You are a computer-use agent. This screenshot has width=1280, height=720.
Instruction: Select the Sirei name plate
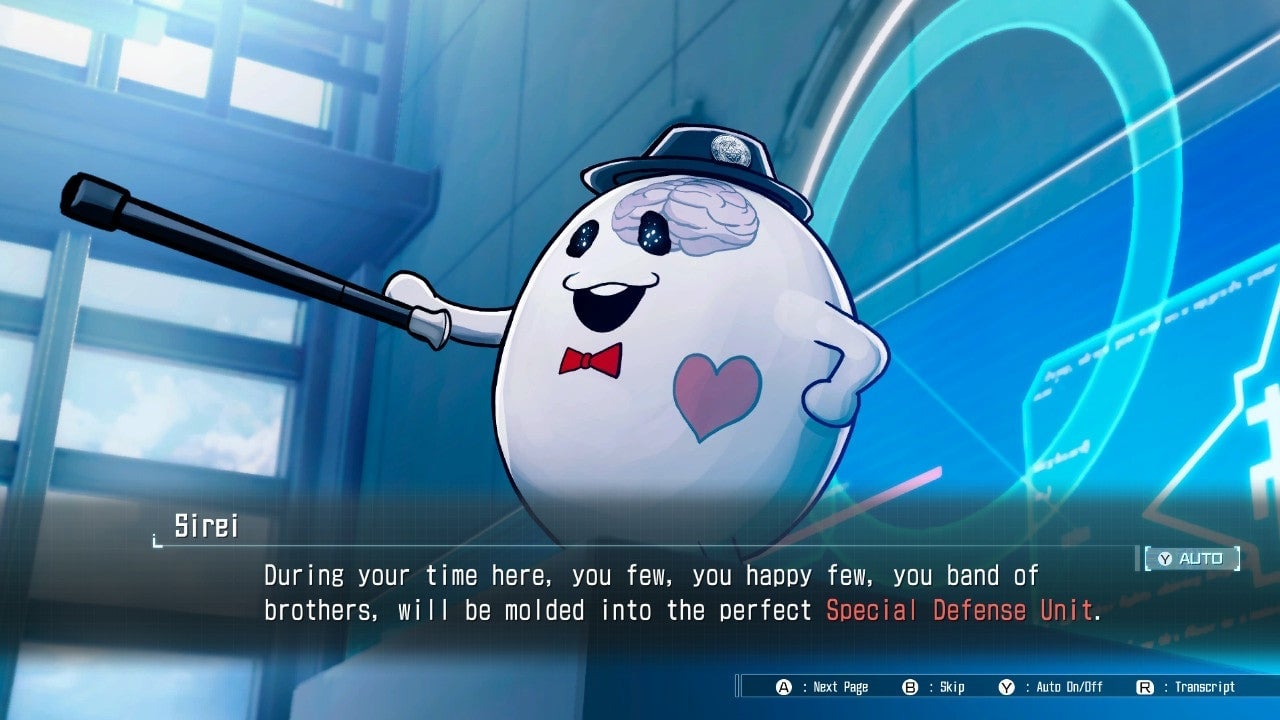[205, 525]
